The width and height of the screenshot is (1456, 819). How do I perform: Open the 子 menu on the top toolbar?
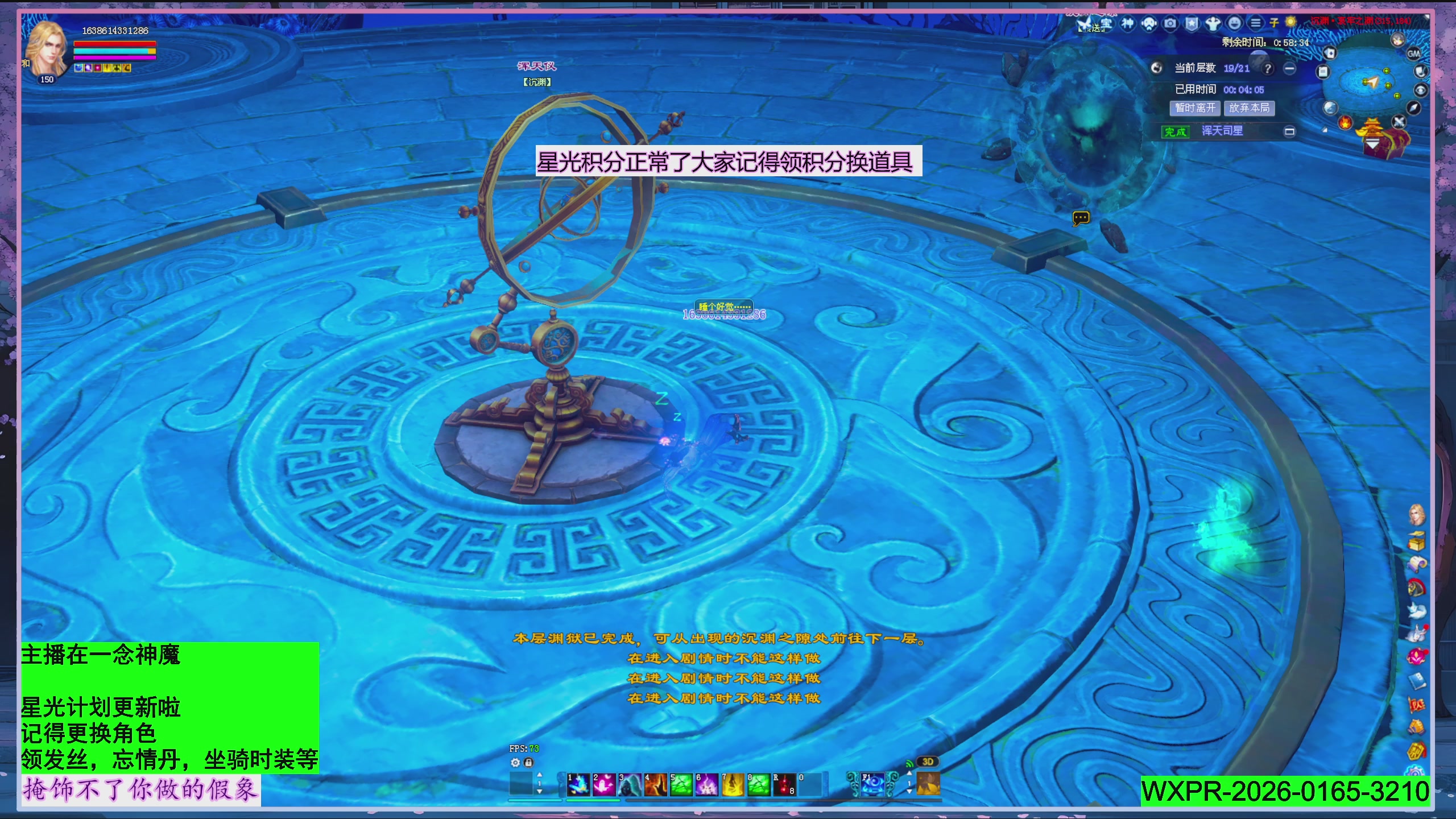pos(1274,24)
